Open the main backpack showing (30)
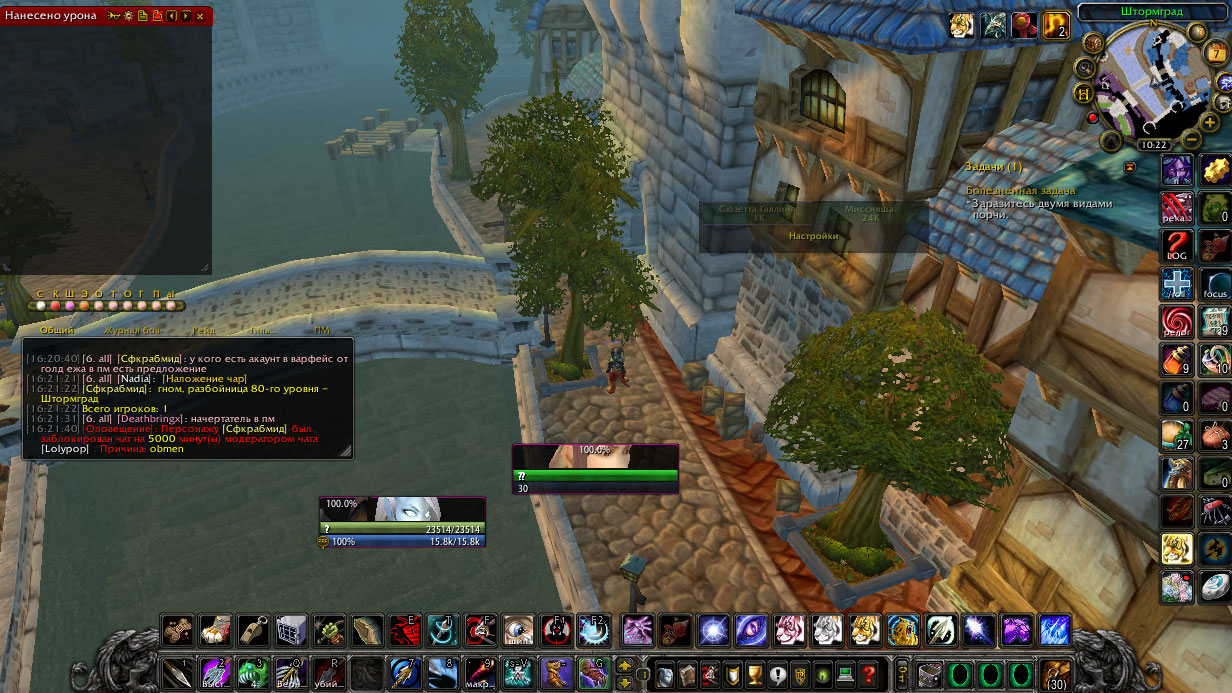Screen dimensions: 1232x693 click(1055, 673)
